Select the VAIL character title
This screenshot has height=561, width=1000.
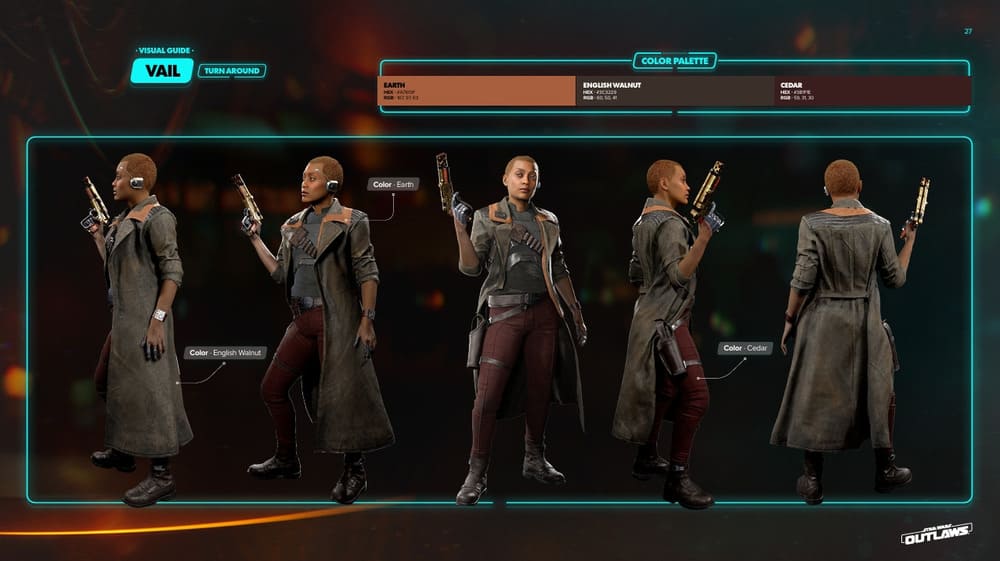click(161, 71)
